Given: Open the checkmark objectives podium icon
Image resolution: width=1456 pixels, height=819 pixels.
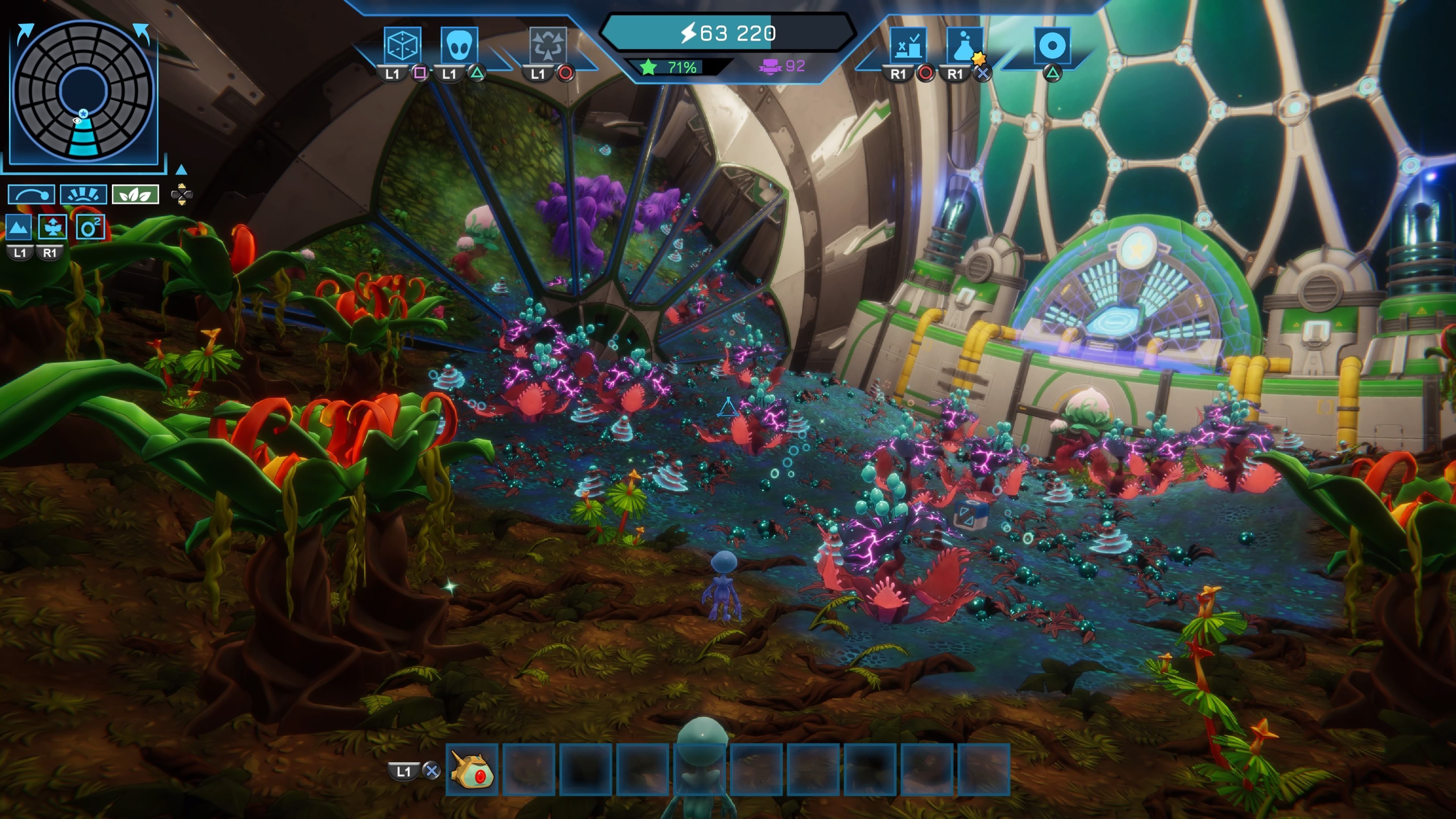Looking at the screenshot, I should click(x=908, y=45).
